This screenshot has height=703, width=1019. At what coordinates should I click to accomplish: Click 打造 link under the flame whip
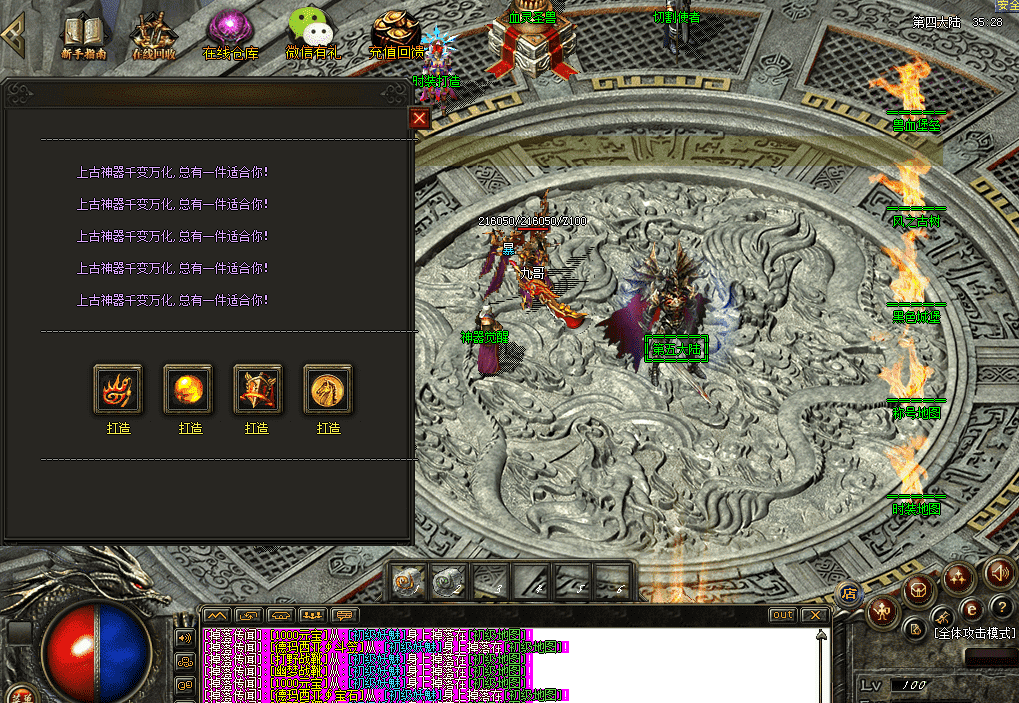pos(118,428)
